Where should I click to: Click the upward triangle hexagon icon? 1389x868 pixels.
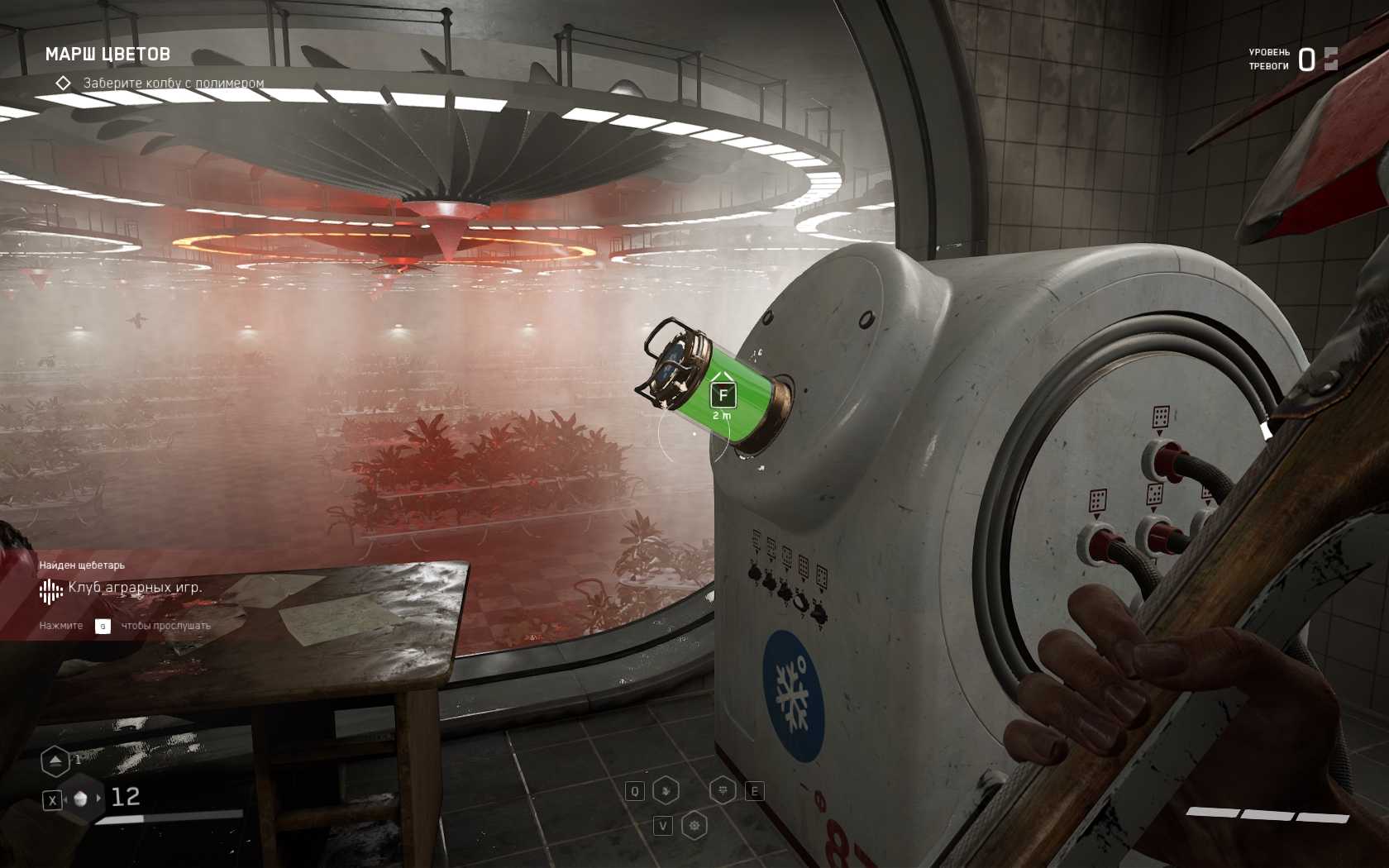tap(55, 761)
